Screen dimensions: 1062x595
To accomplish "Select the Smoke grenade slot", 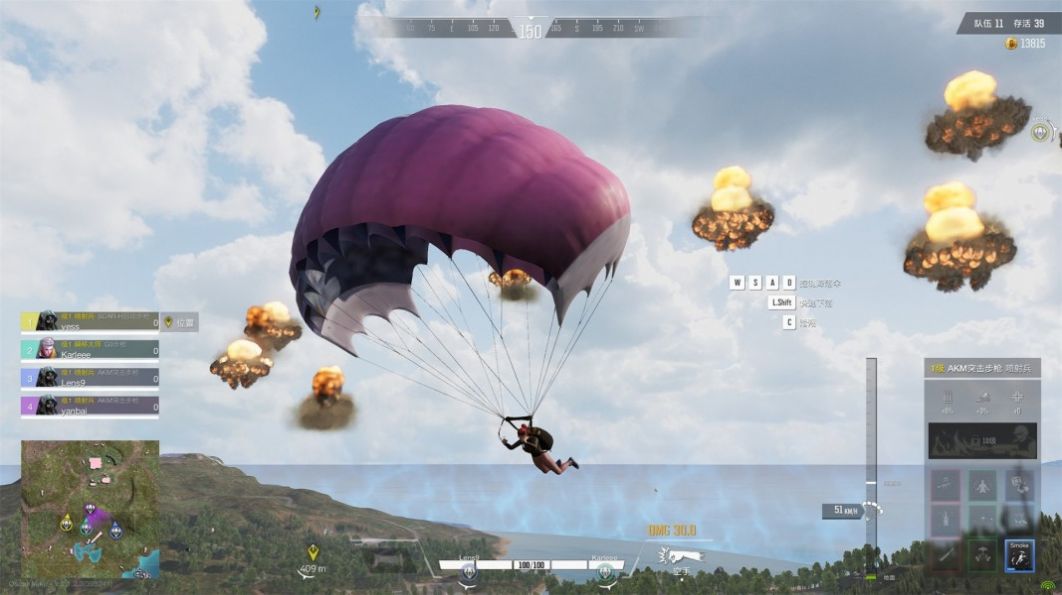I will (x=1018, y=554).
